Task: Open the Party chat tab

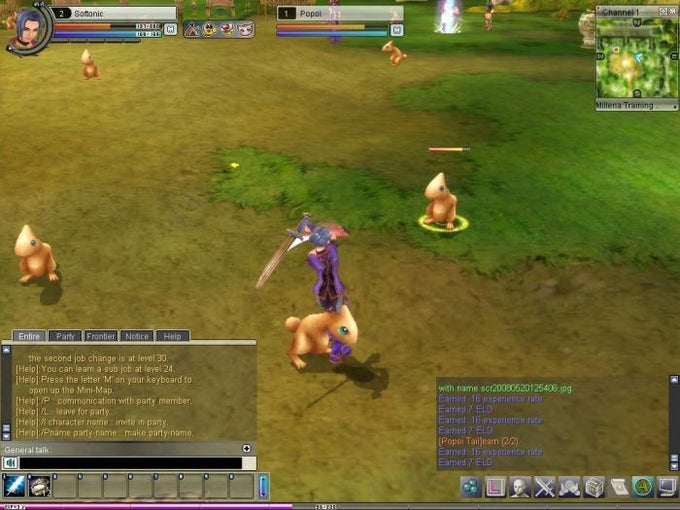Action: point(66,336)
